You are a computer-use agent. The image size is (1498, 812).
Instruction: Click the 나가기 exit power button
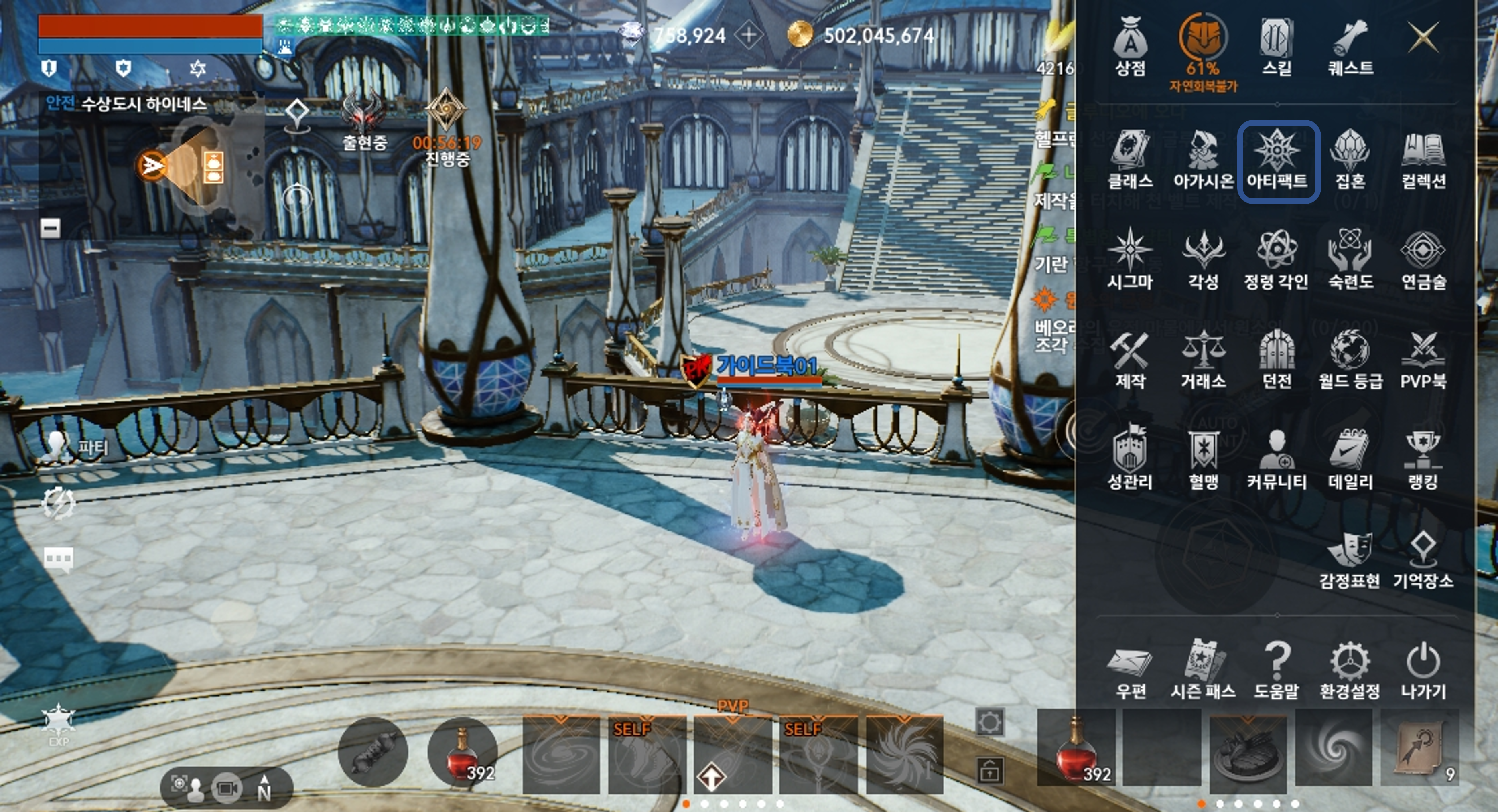click(x=1423, y=671)
